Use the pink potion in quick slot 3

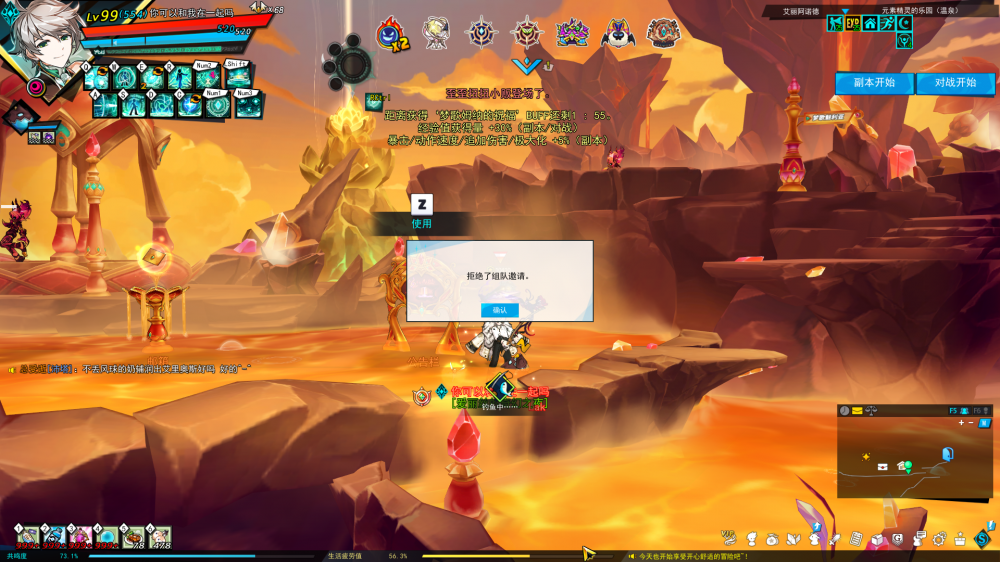81,537
